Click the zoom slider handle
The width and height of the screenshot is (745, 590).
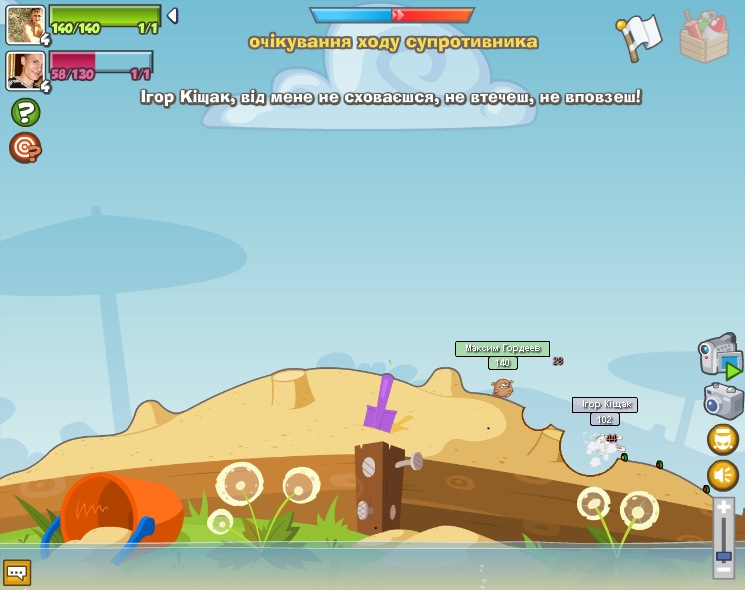pyautogui.click(x=723, y=555)
